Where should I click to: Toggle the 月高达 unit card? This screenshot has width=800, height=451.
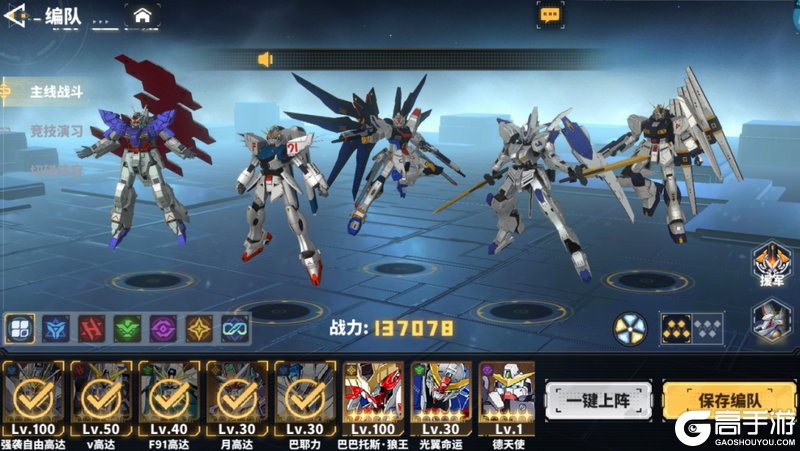click(x=237, y=397)
